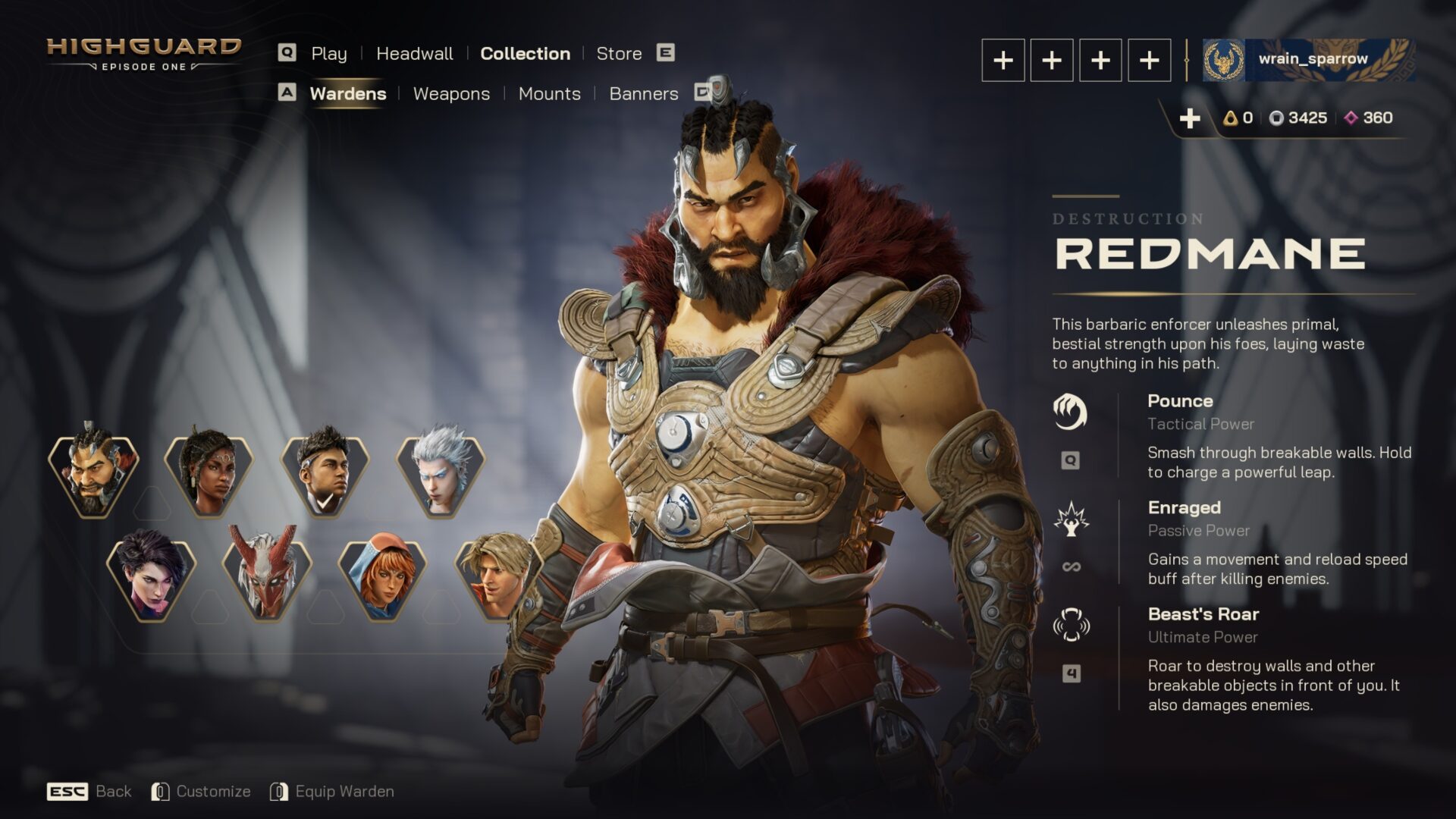Open the Store menu
The height and width of the screenshot is (819, 1456).
point(618,53)
